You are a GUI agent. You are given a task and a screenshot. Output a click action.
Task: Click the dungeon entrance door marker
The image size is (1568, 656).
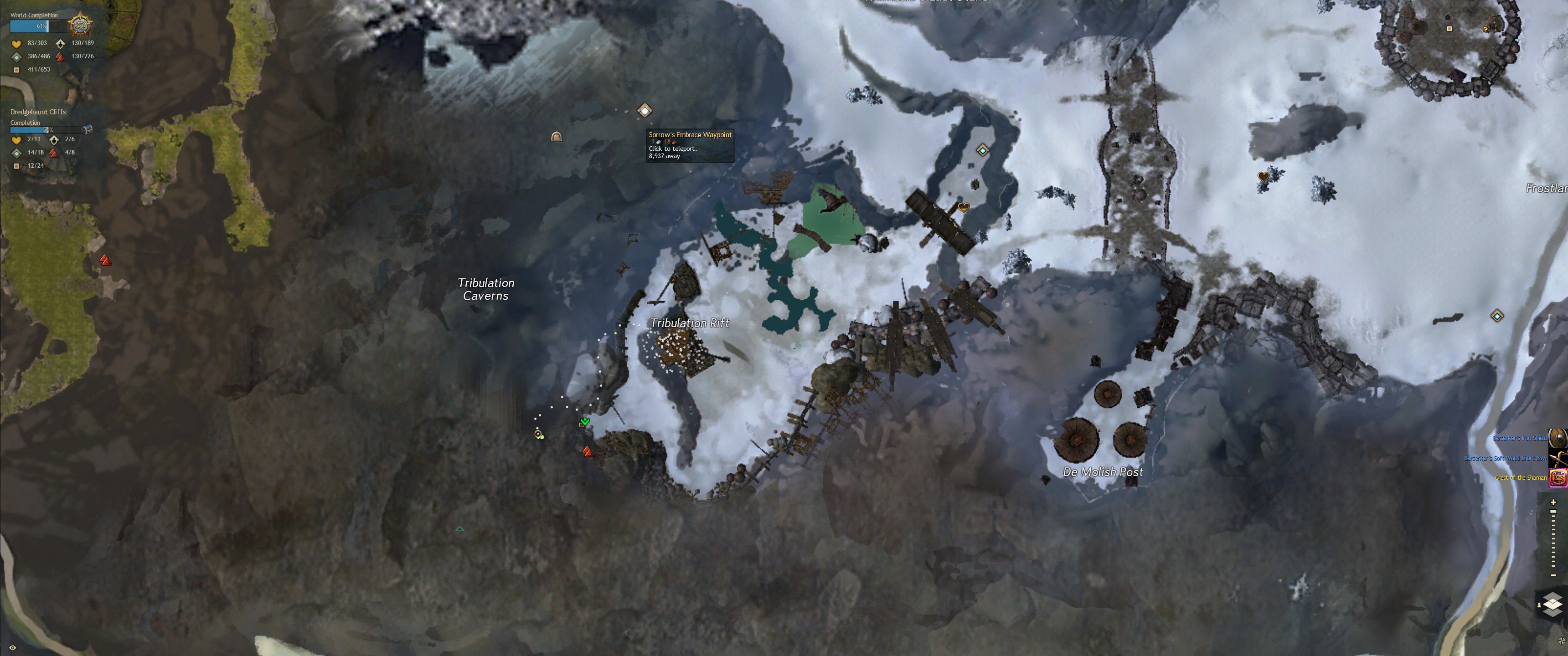(556, 136)
